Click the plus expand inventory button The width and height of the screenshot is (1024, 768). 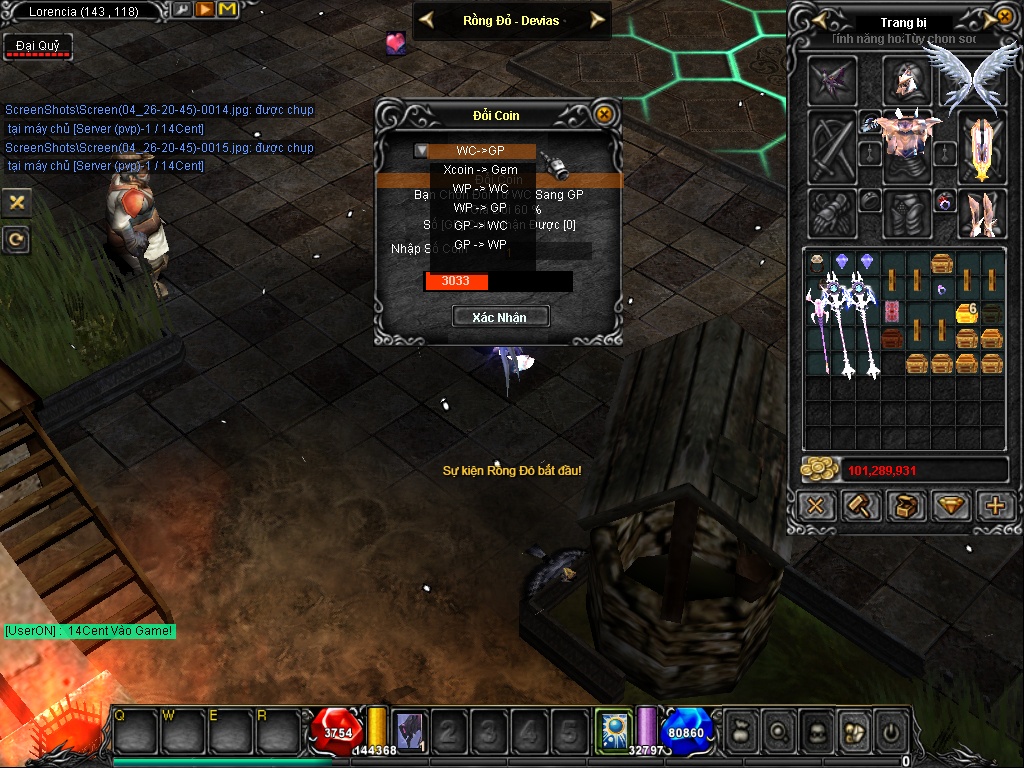pyautogui.click(x=995, y=506)
